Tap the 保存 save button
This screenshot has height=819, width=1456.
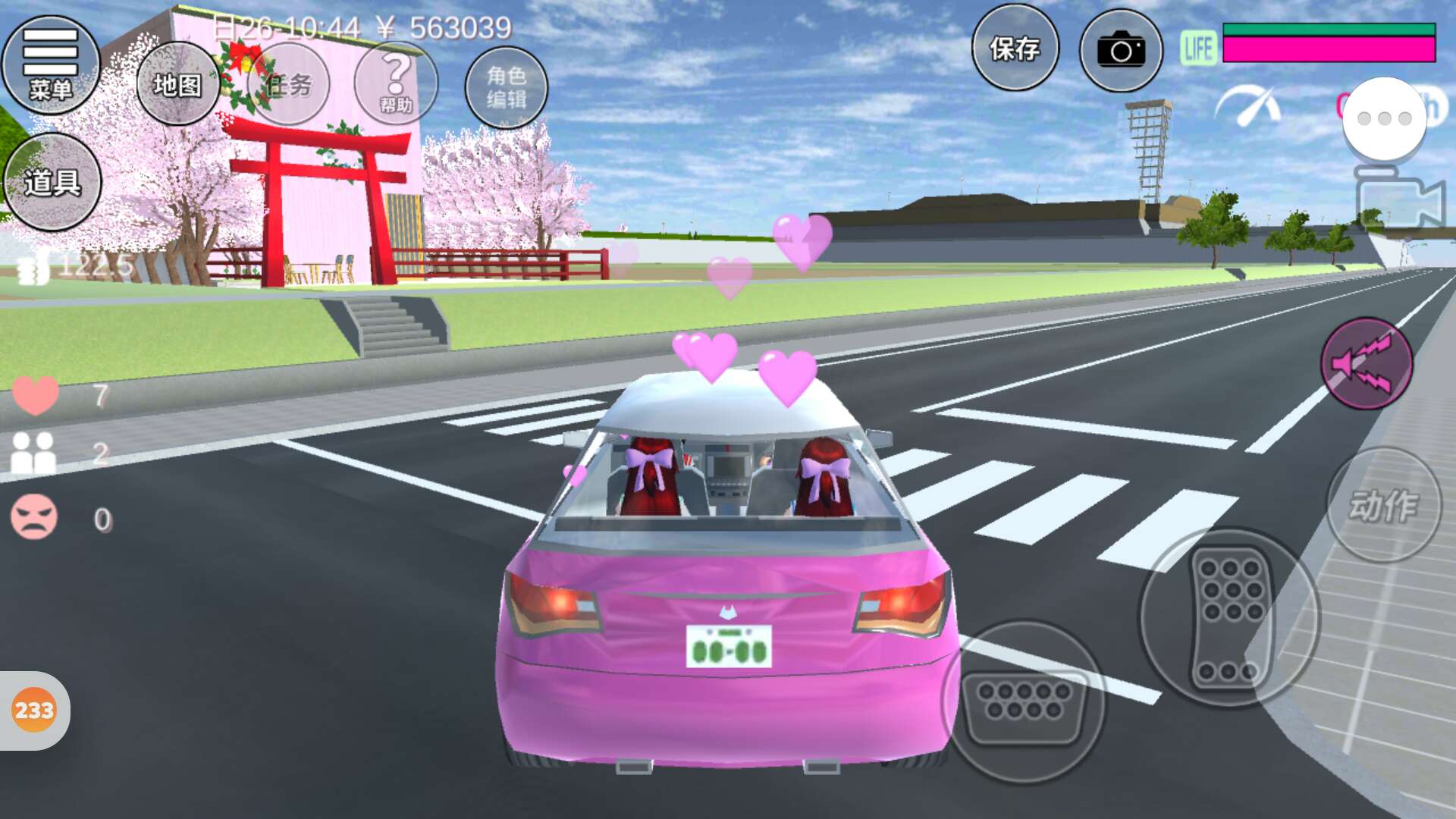coord(1015,49)
